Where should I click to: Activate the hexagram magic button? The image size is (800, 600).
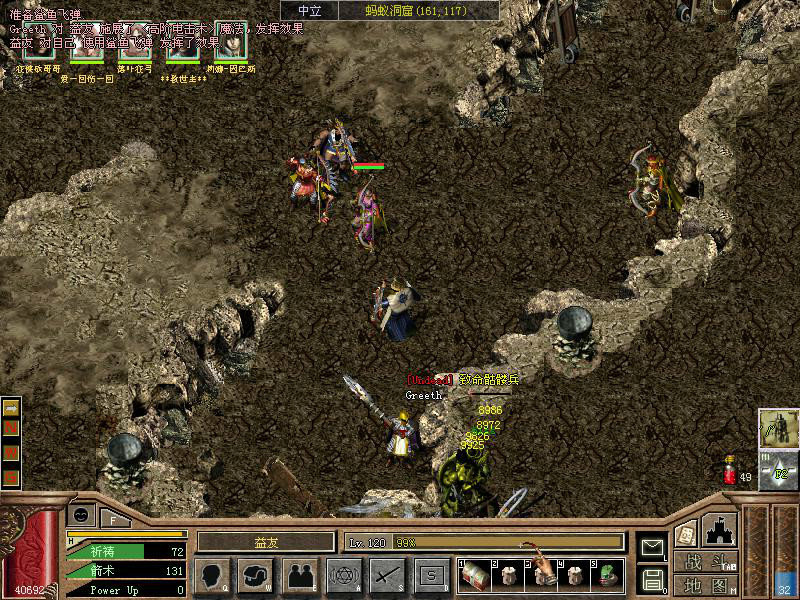[x=343, y=574]
